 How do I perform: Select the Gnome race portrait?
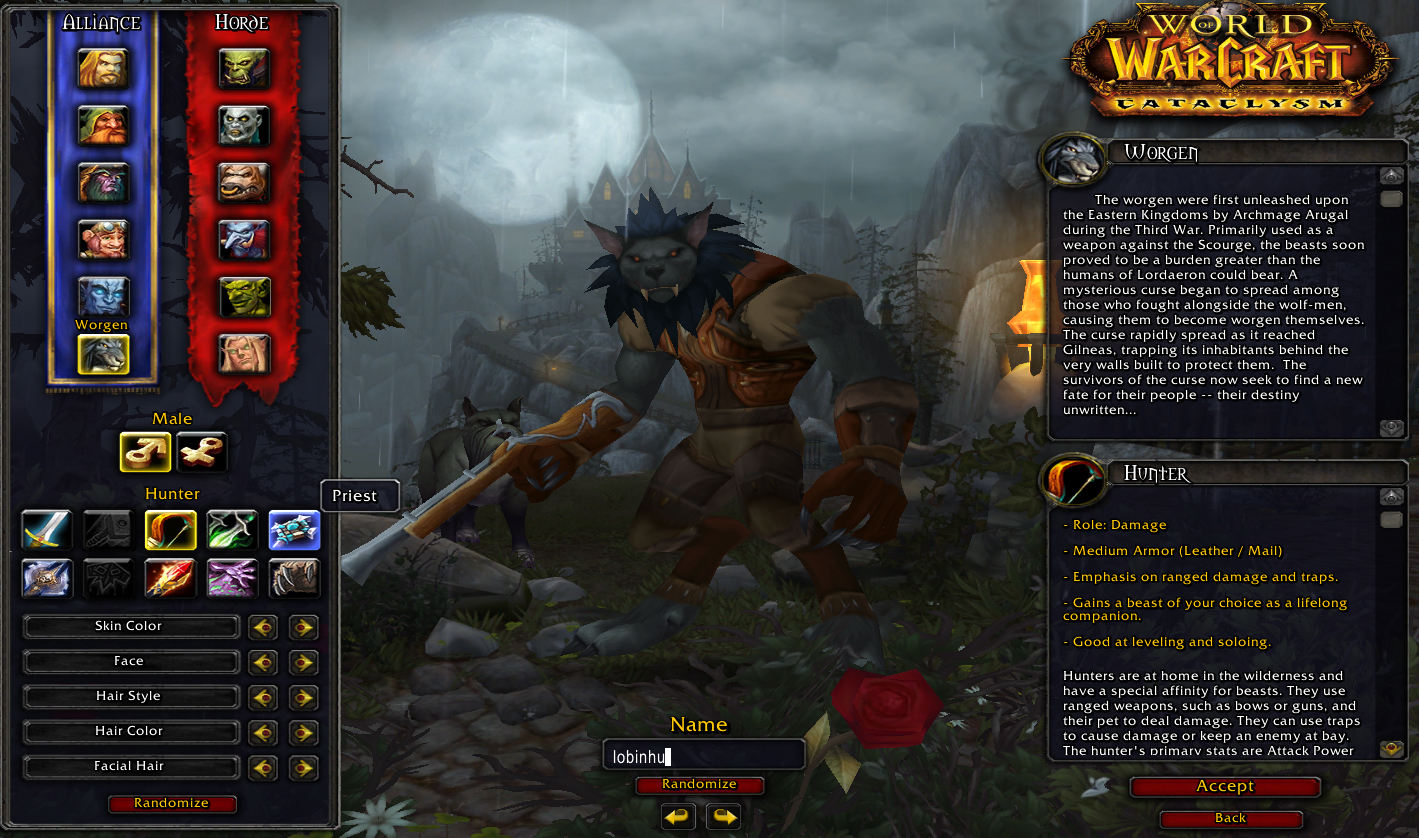click(104, 240)
